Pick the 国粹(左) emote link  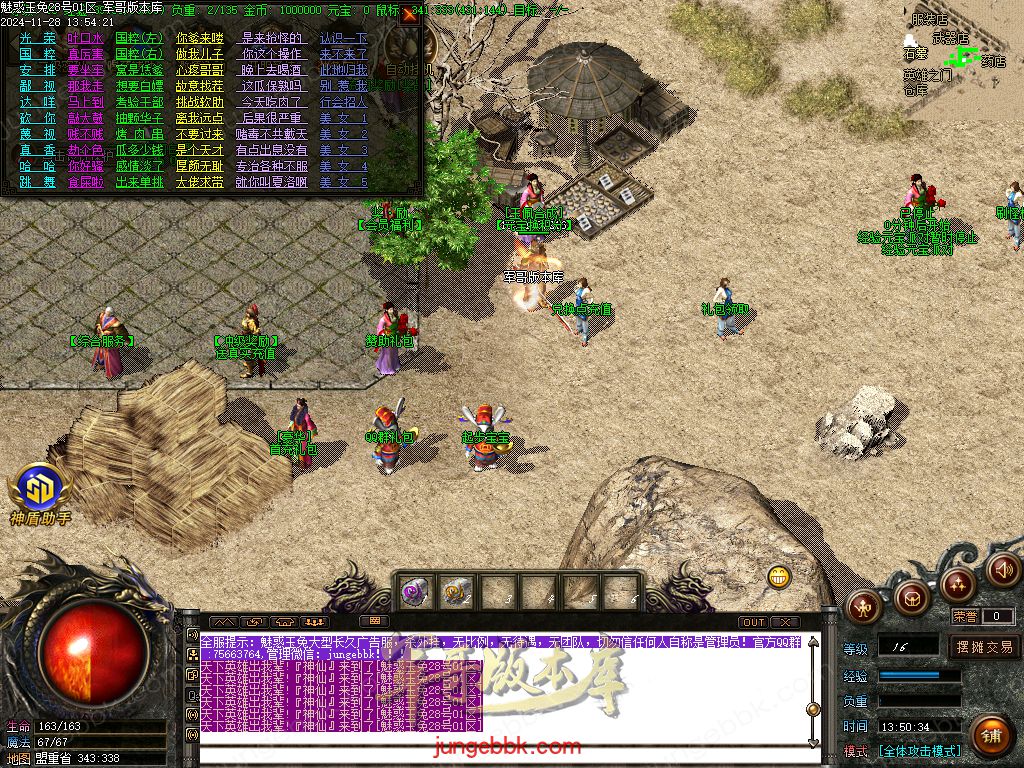coord(139,38)
